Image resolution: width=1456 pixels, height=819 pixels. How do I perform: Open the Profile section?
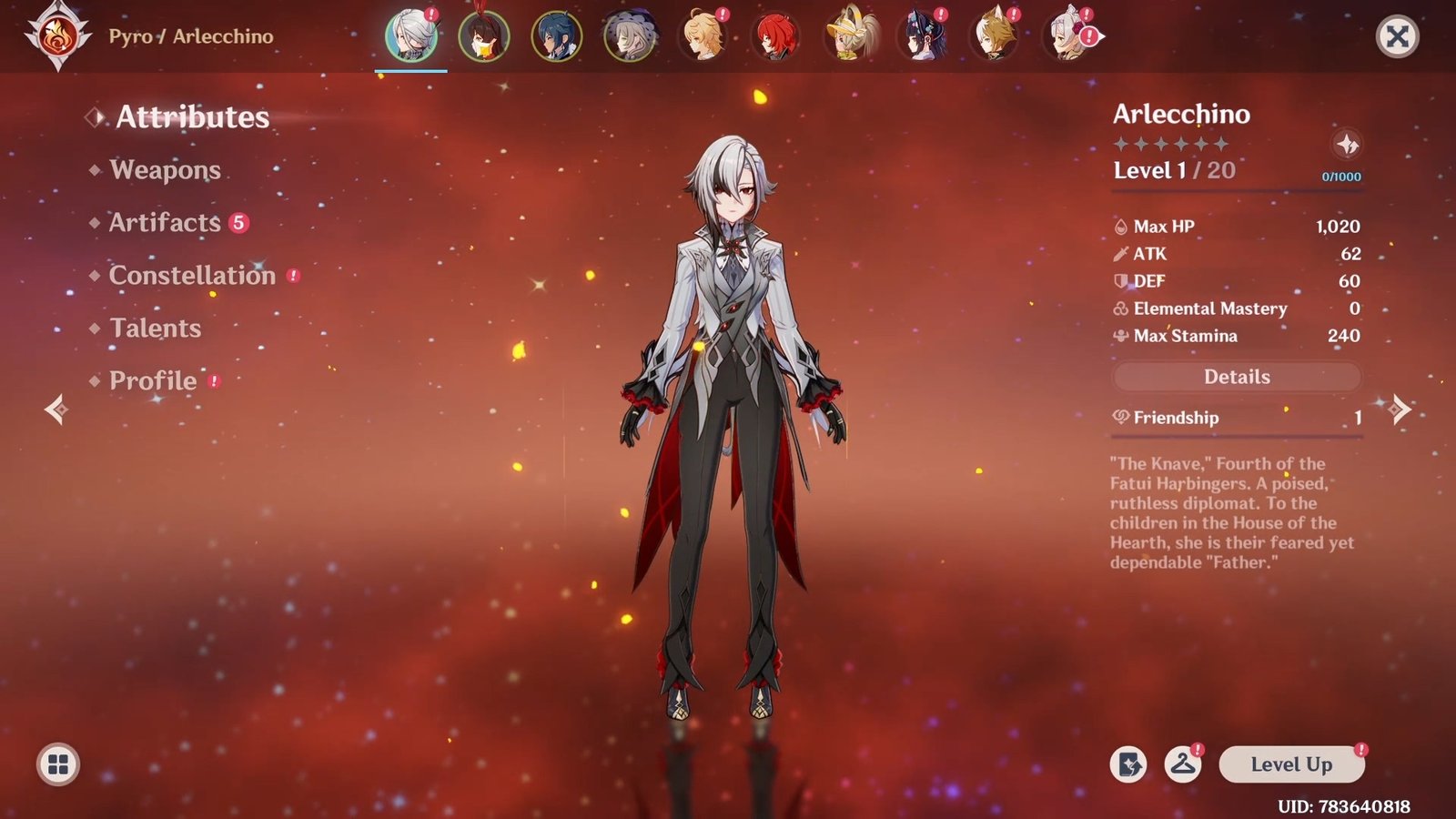tap(153, 380)
